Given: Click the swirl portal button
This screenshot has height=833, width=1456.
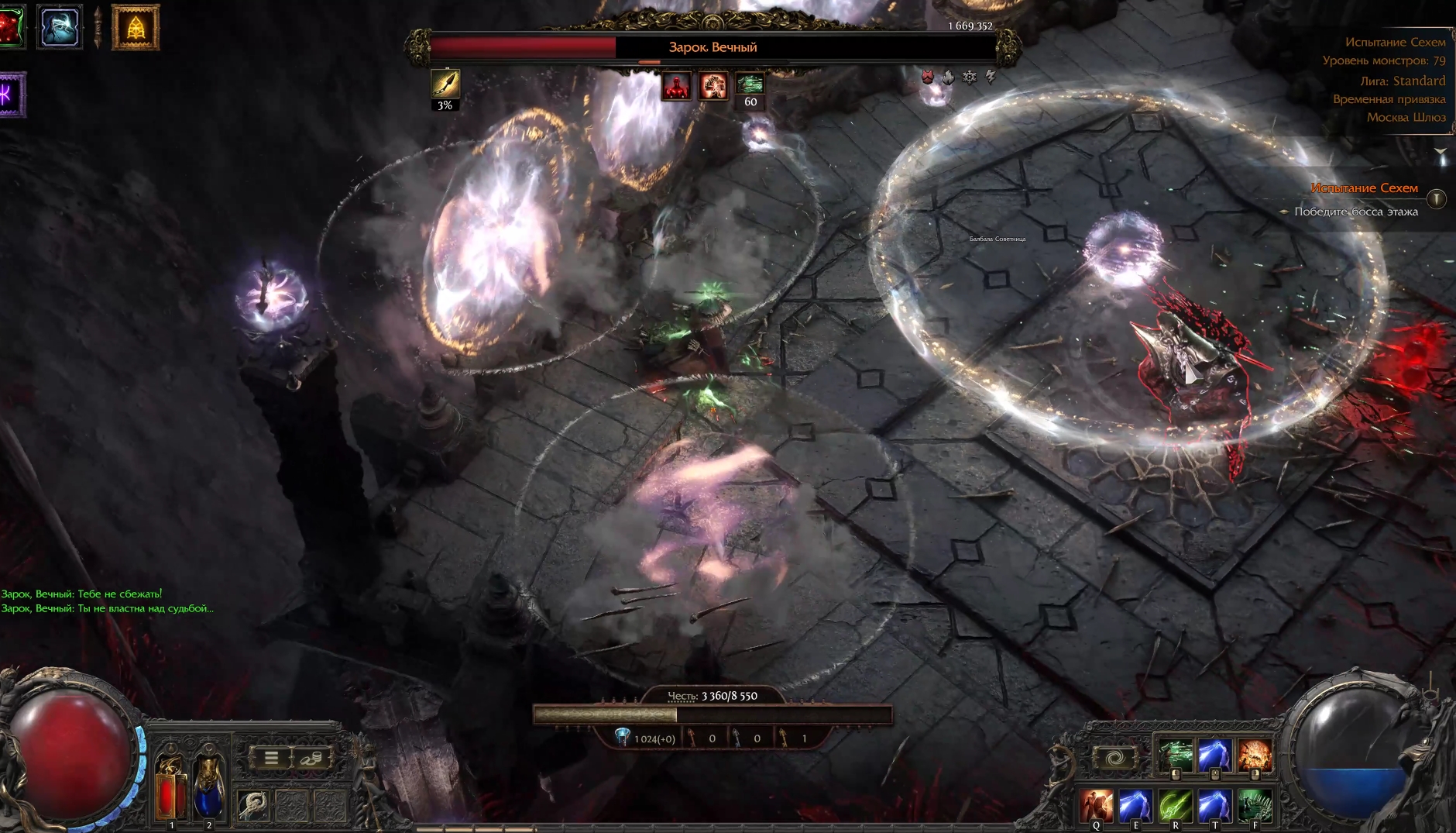Looking at the screenshot, I should [1114, 757].
